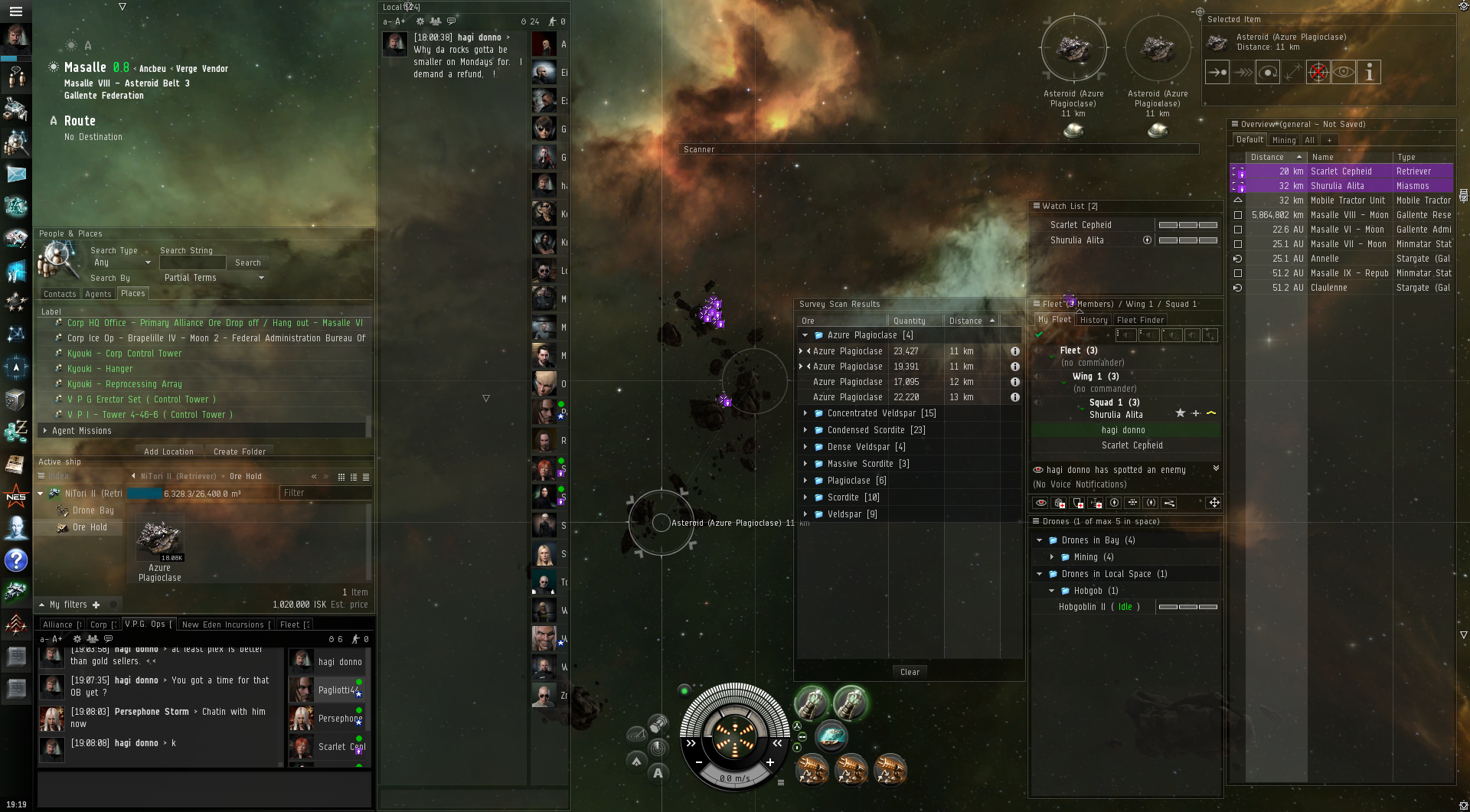Viewport: 1470px width, 812px height.
Task: Open the Neocom main menu
Action: point(15,11)
